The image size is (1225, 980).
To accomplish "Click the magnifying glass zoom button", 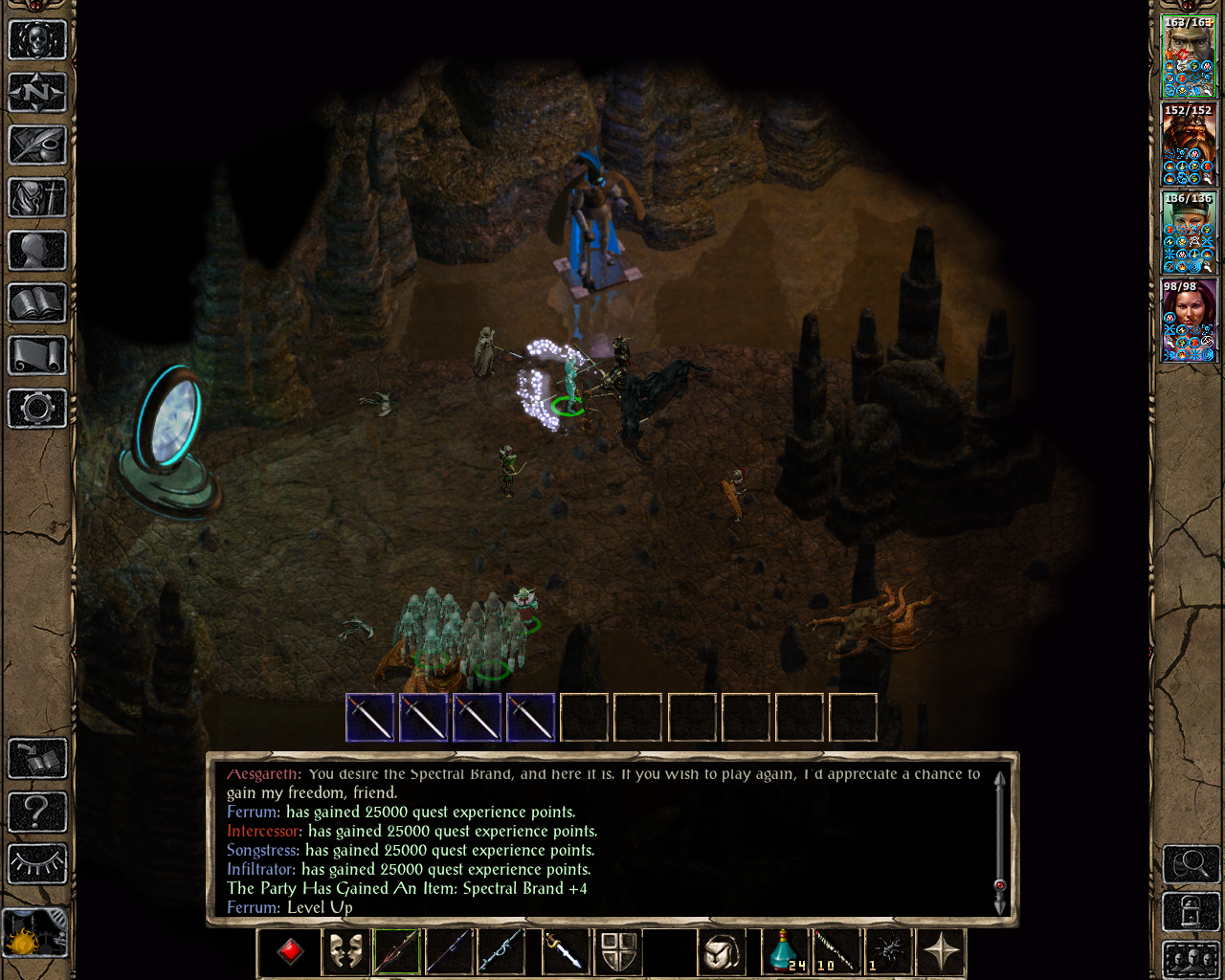I will click(x=1191, y=864).
